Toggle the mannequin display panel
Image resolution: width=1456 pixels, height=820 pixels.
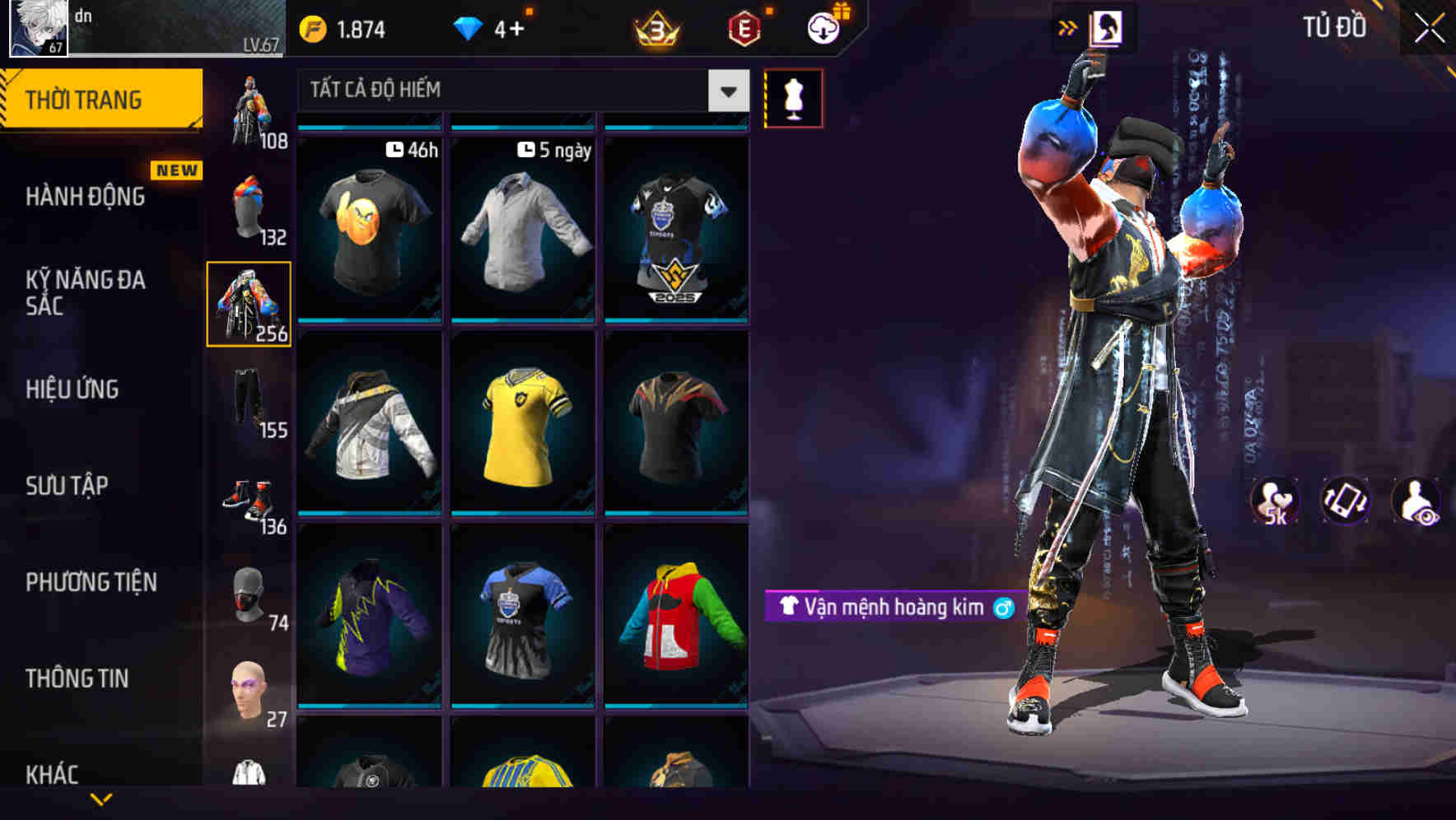(792, 97)
